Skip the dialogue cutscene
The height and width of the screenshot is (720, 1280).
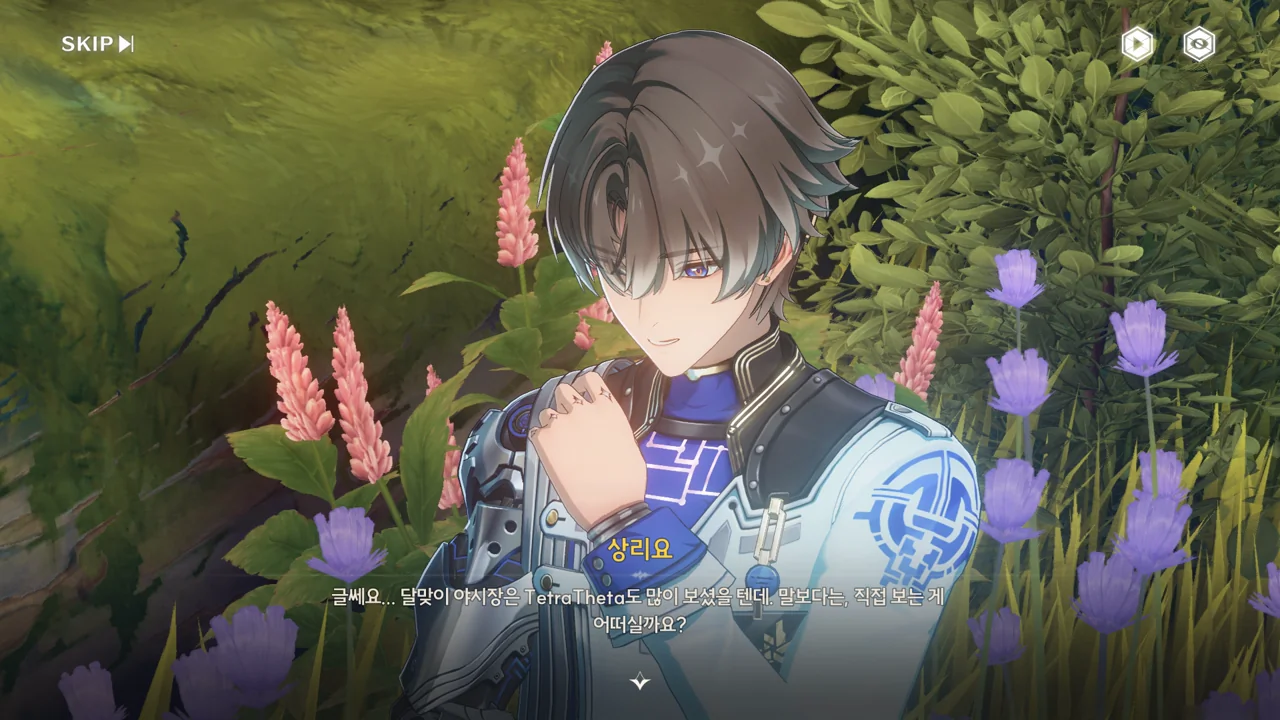point(97,44)
